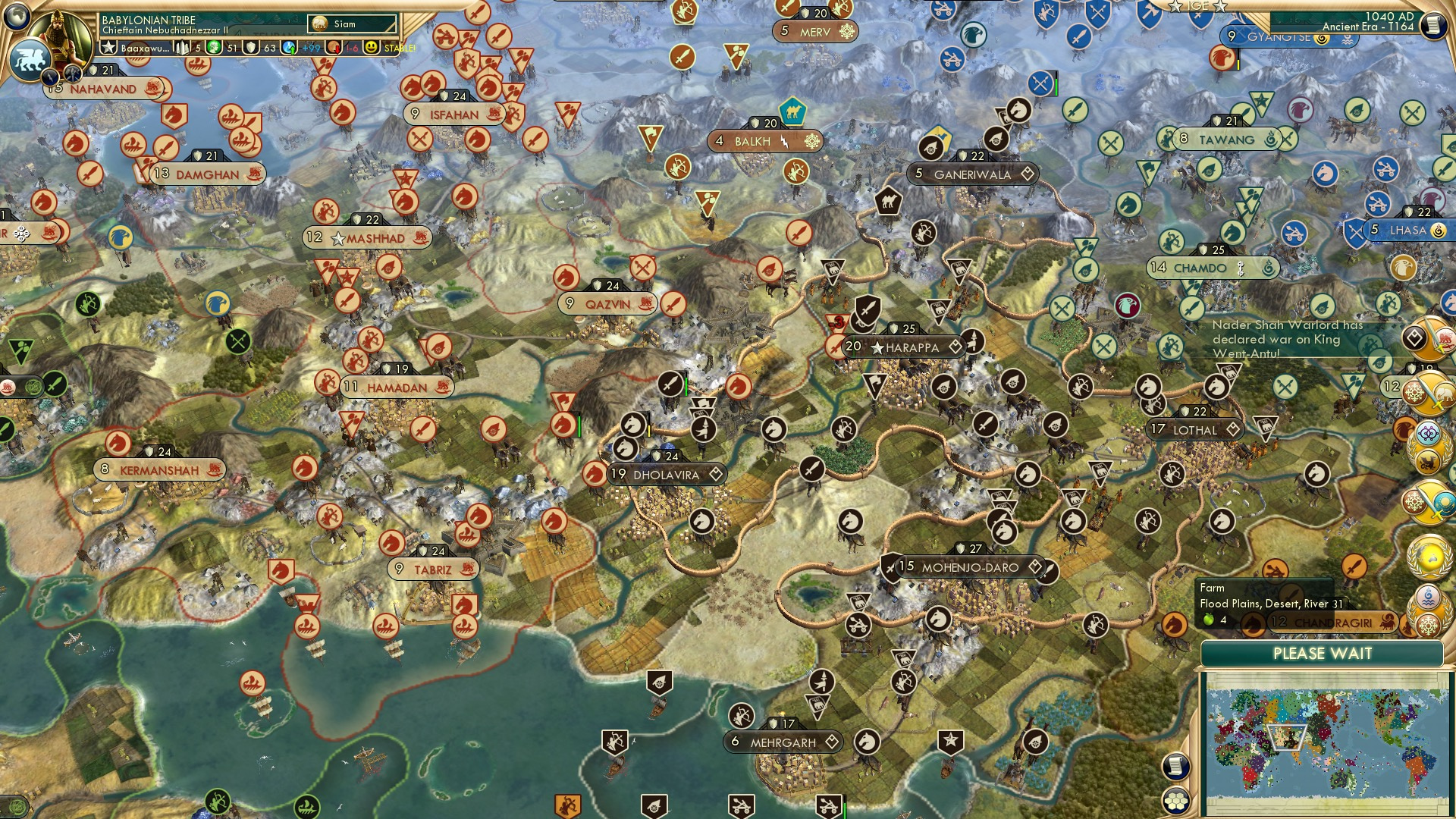Click the World Congress laurel icon on right edge

pyautogui.click(x=1427, y=556)
